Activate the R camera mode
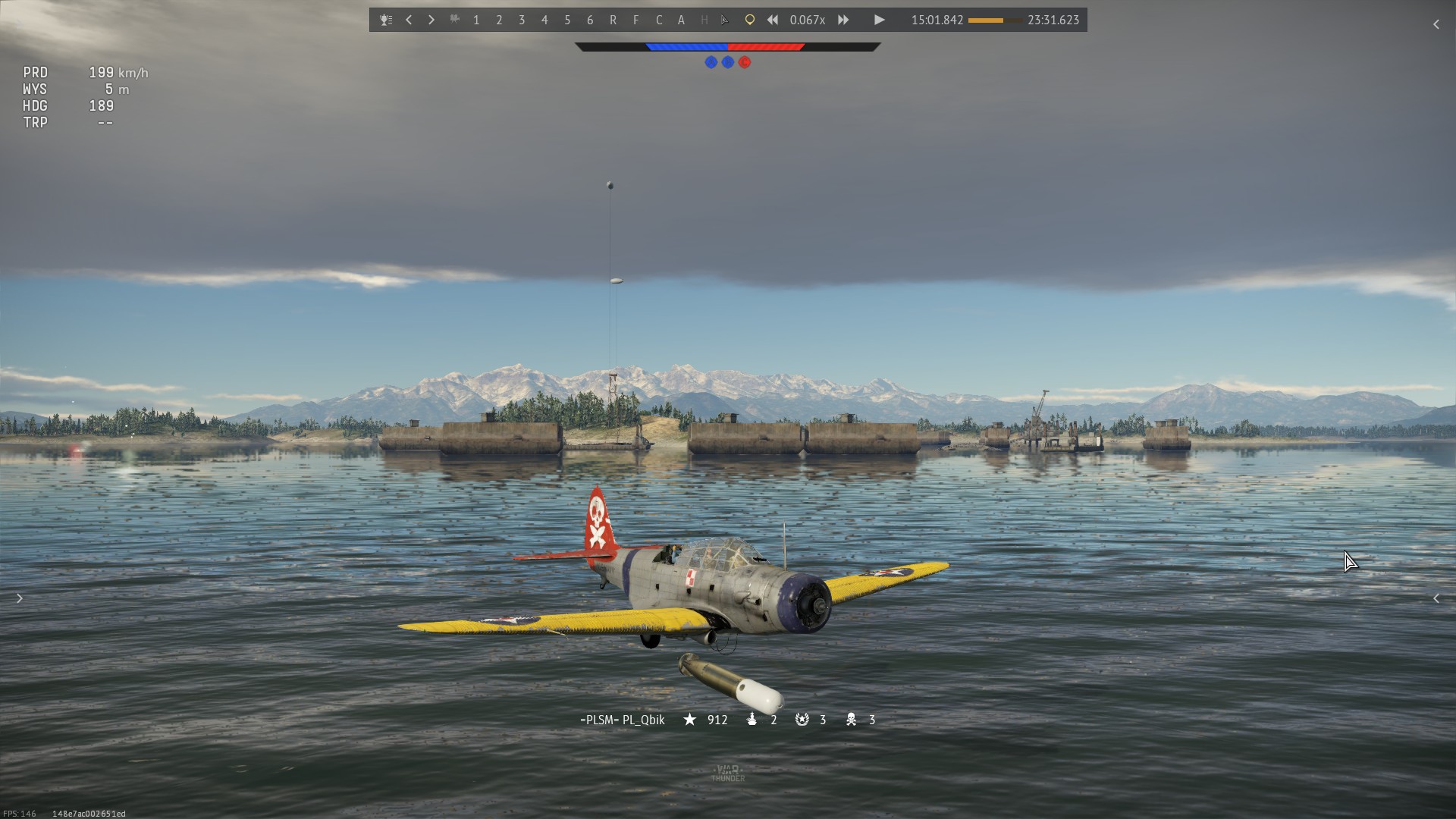 [x=613, y=20]
